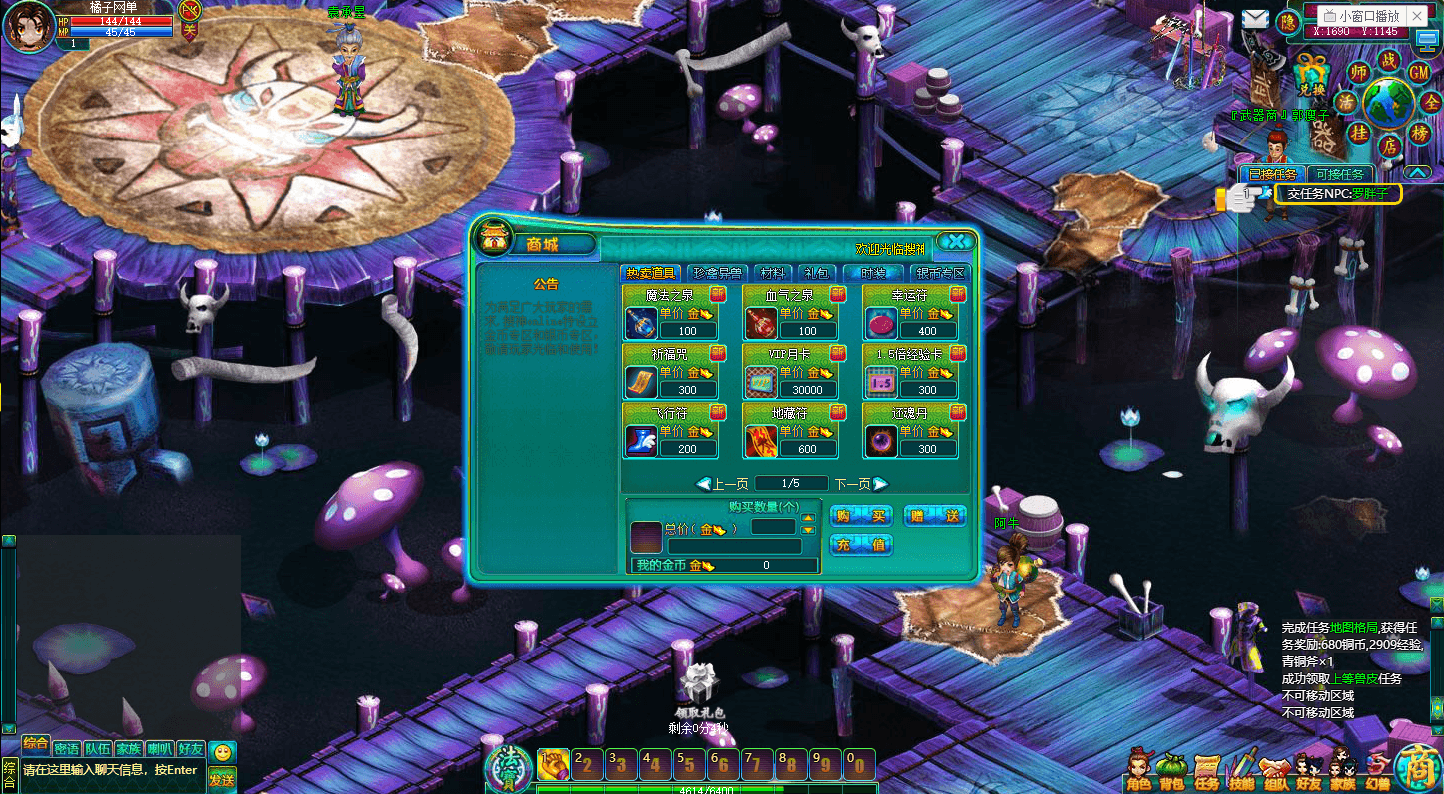This screenshot has width=1444, height=794.
Task: Open the mail envelope icon
Action: click(1255, 19)
